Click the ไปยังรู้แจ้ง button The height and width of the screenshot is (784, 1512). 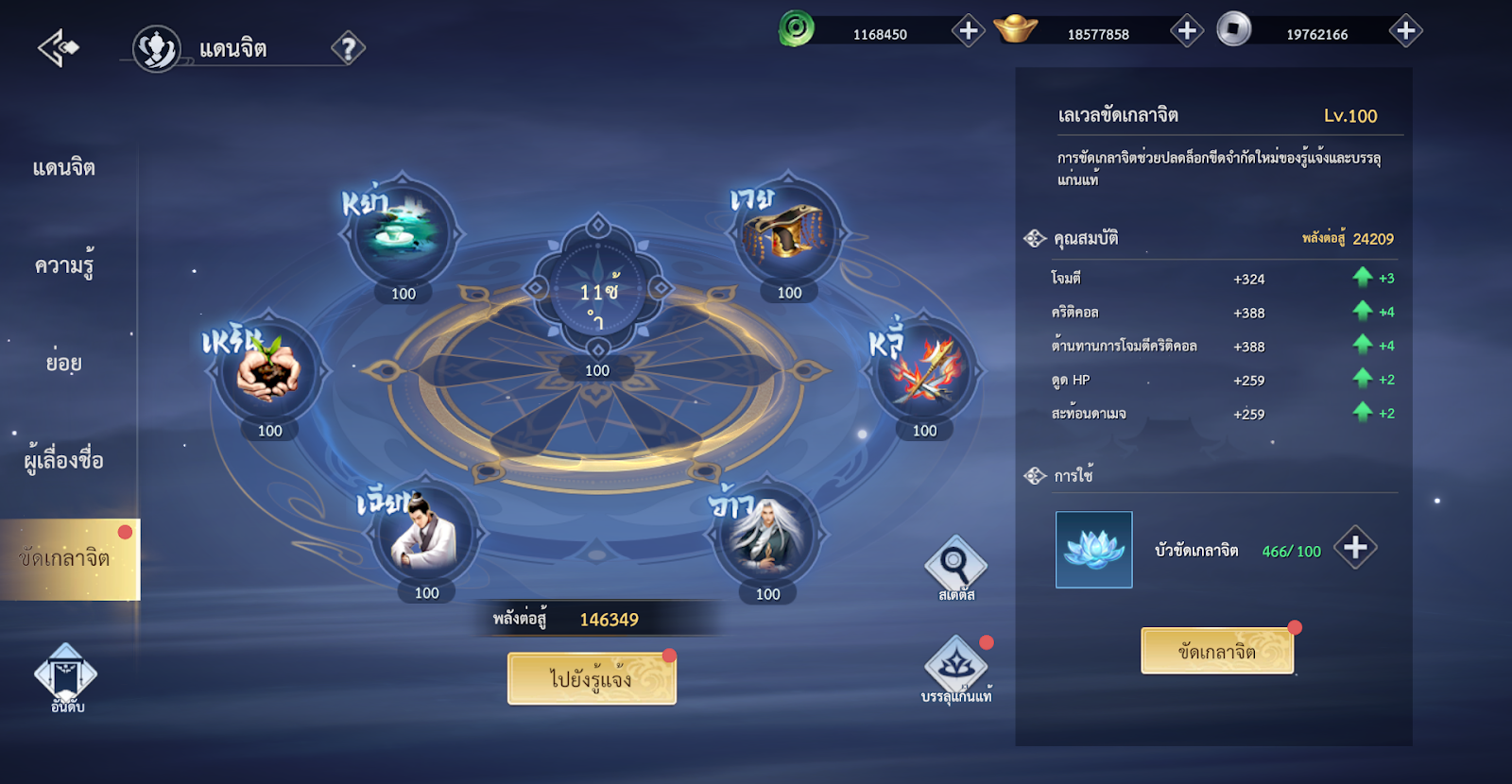592,679
